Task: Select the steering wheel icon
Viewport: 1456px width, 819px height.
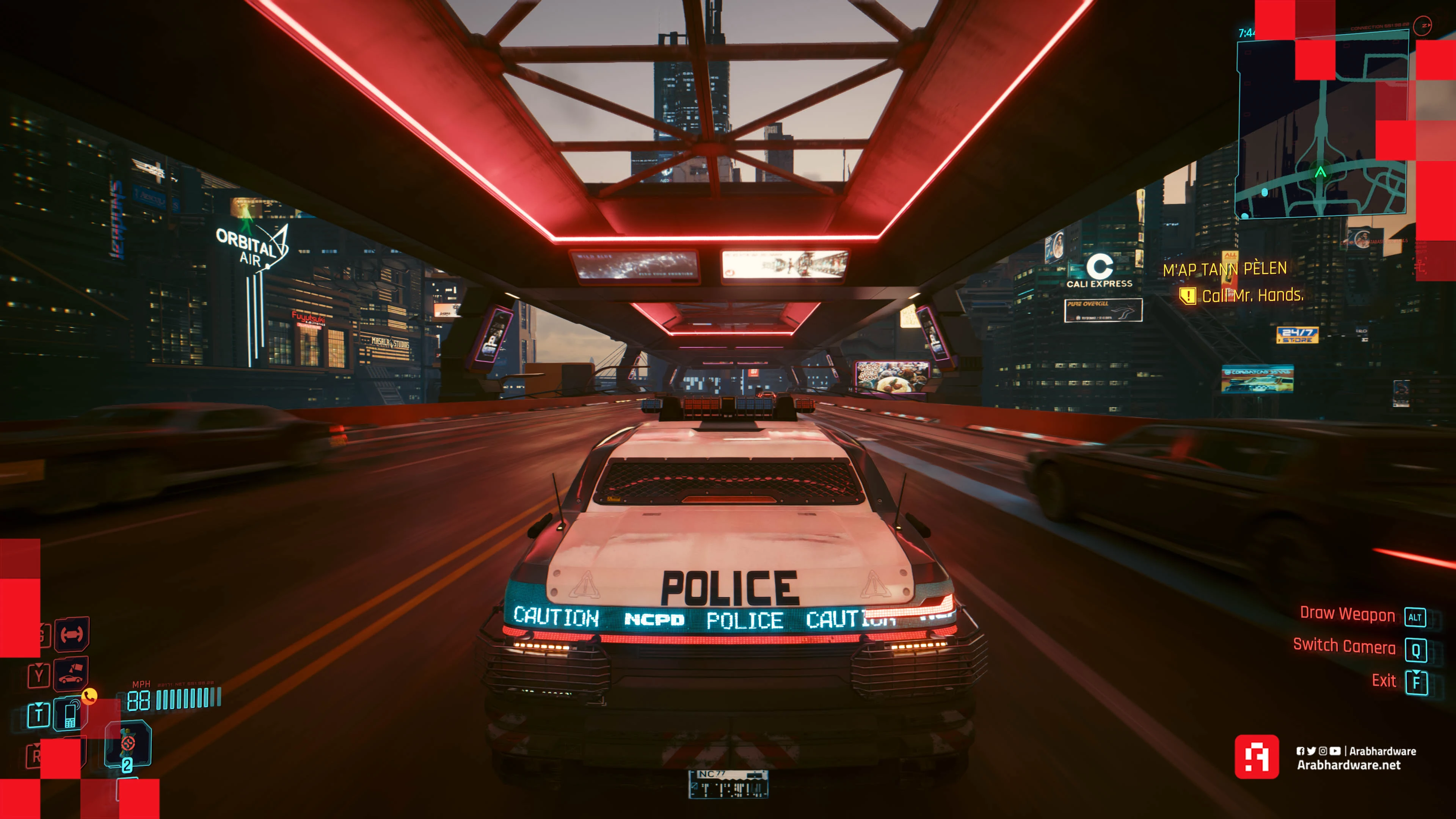Action: [x=72, y=634]
